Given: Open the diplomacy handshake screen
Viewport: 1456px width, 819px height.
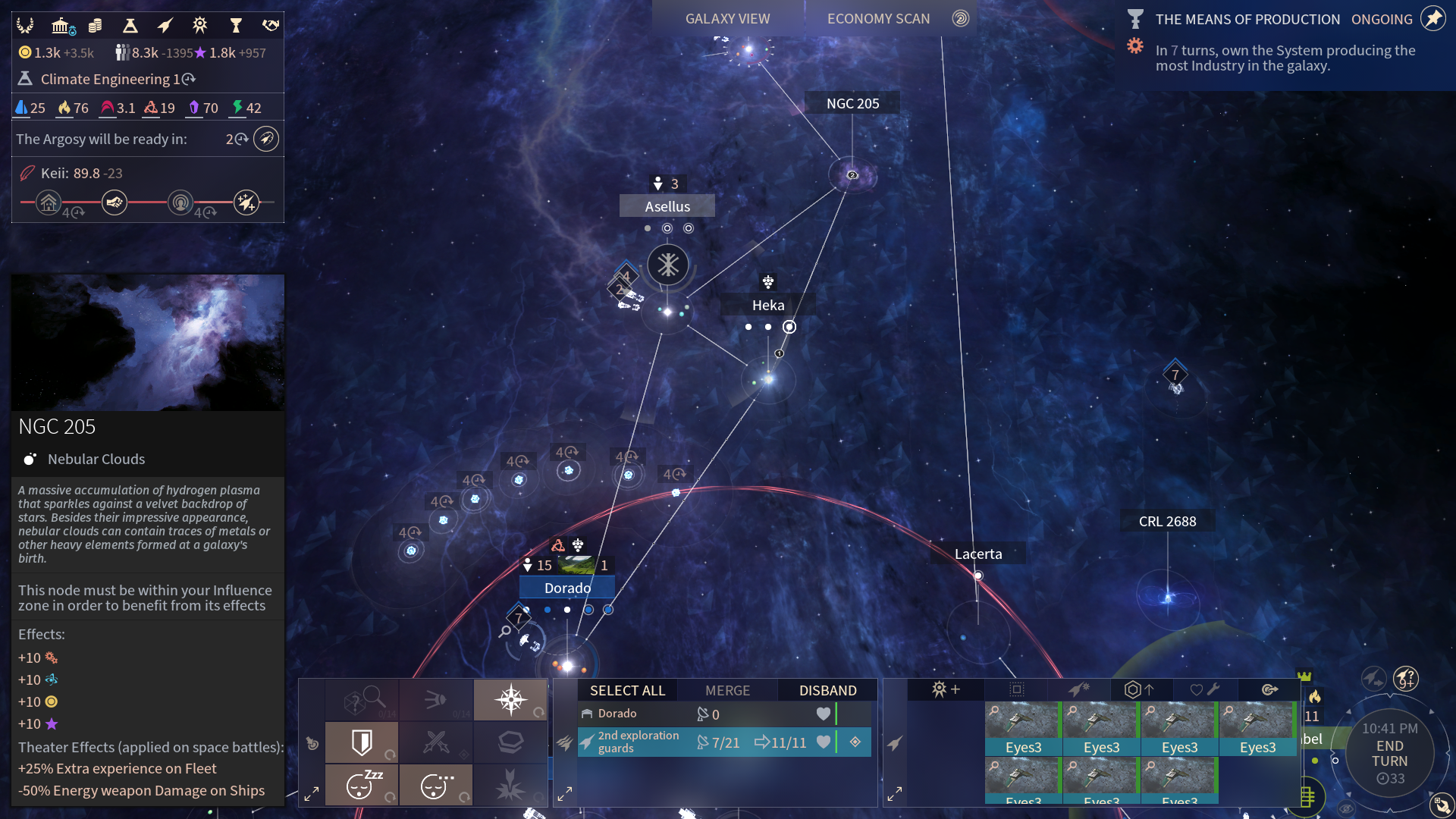Looking at the screenshot, I should [271, 27].
